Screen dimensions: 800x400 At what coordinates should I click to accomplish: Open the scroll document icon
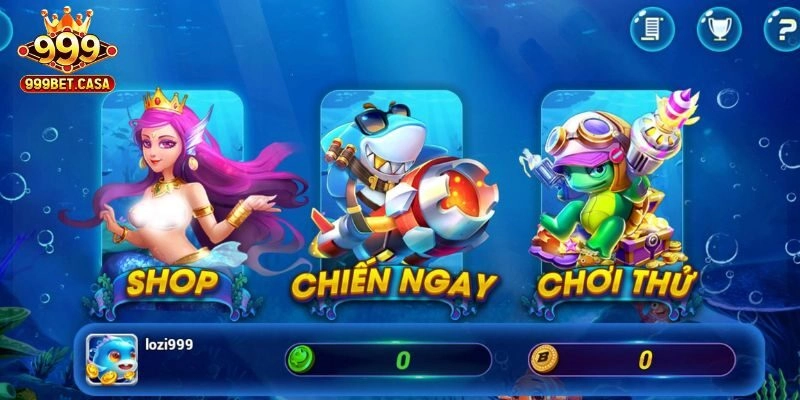(x=651, y=30)
